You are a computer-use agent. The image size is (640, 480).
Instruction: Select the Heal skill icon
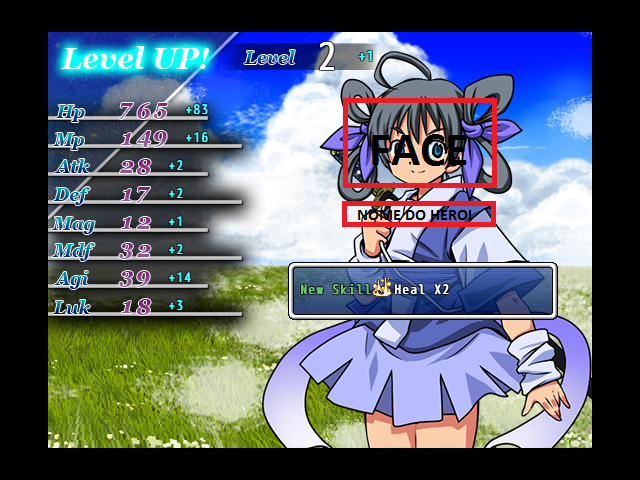[x=381, y=289]
